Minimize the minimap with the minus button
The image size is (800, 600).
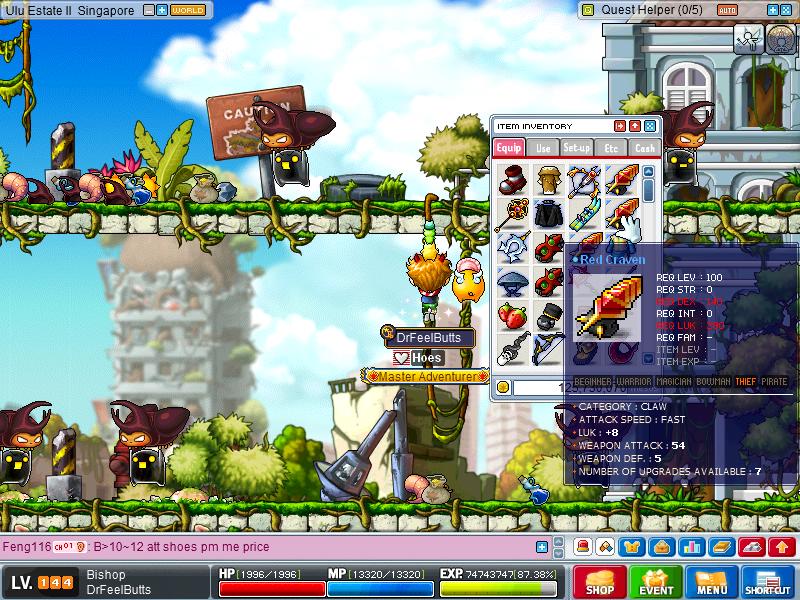tap(148, 10)
